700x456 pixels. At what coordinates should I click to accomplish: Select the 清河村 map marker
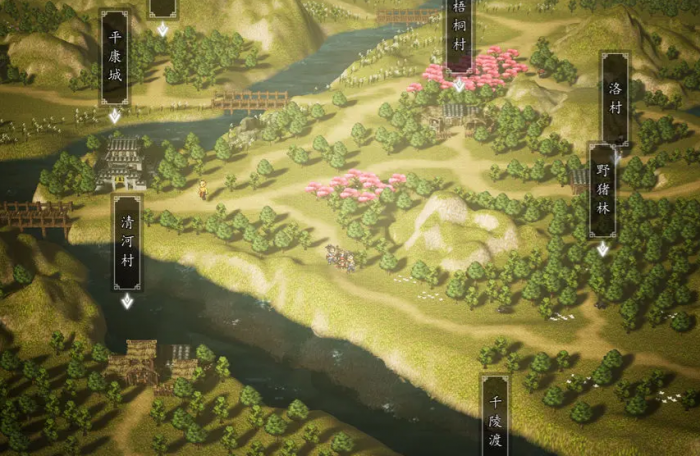tap(127, 242)
